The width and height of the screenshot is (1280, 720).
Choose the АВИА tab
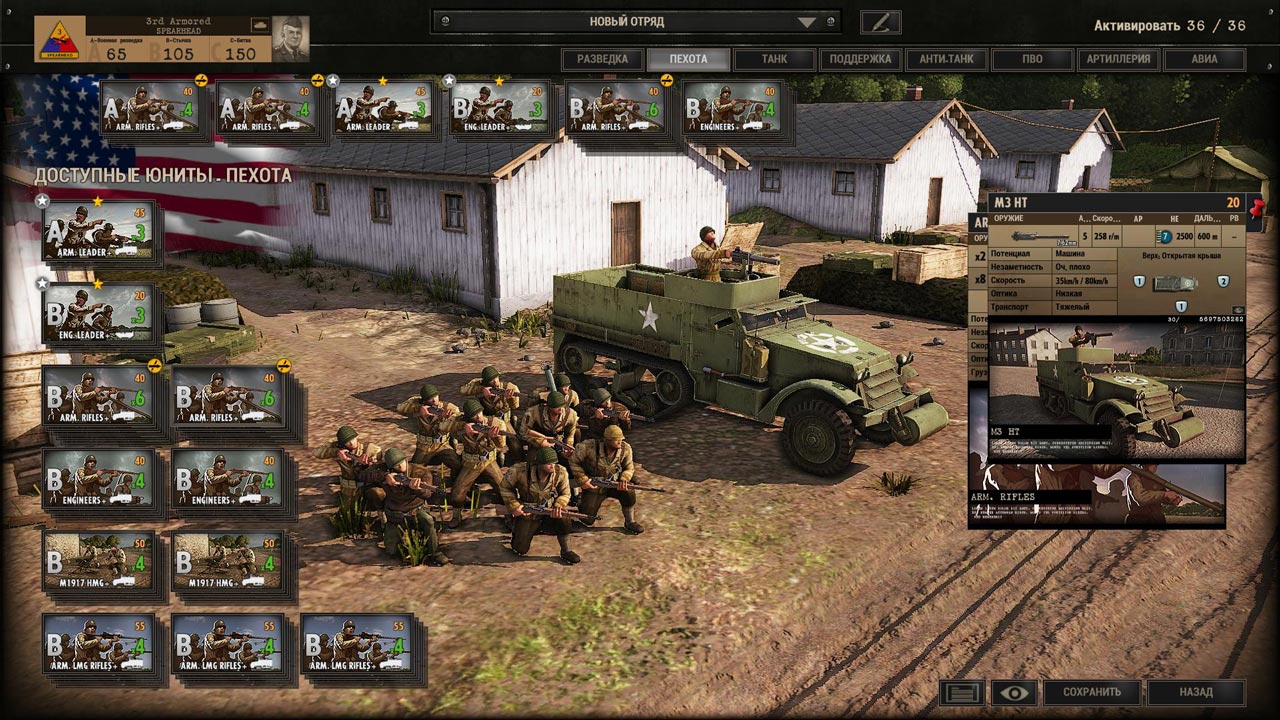[x=1204, y=59]
